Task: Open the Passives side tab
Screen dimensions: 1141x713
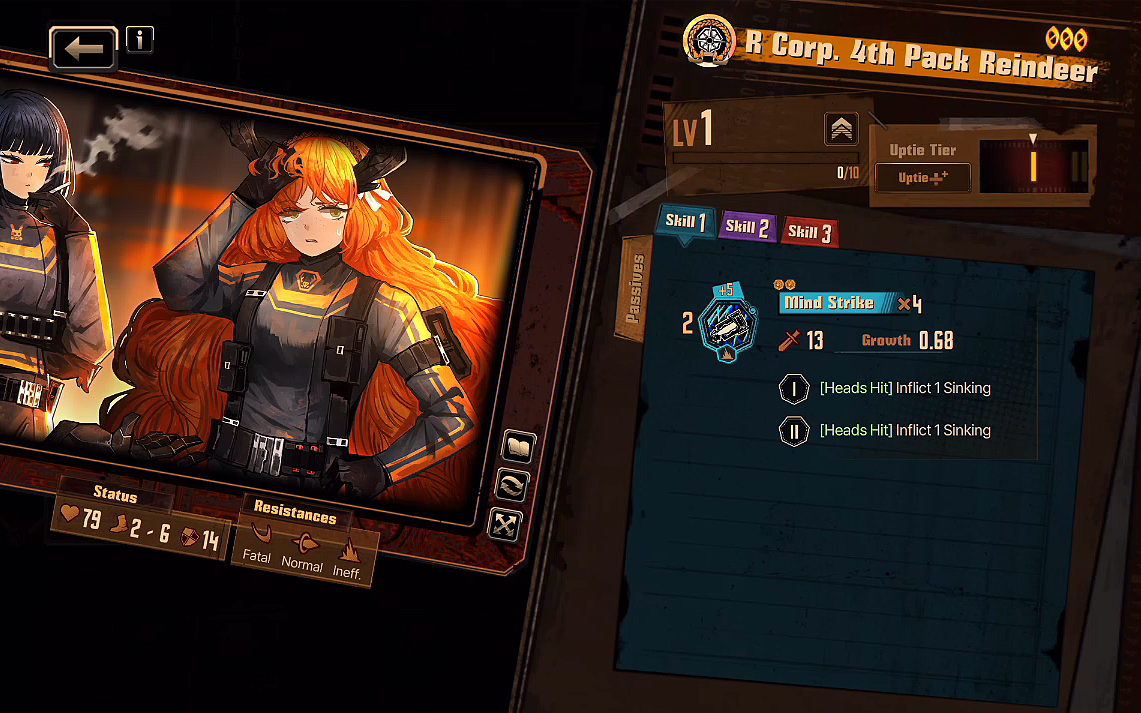Action: tap(634, 289)
